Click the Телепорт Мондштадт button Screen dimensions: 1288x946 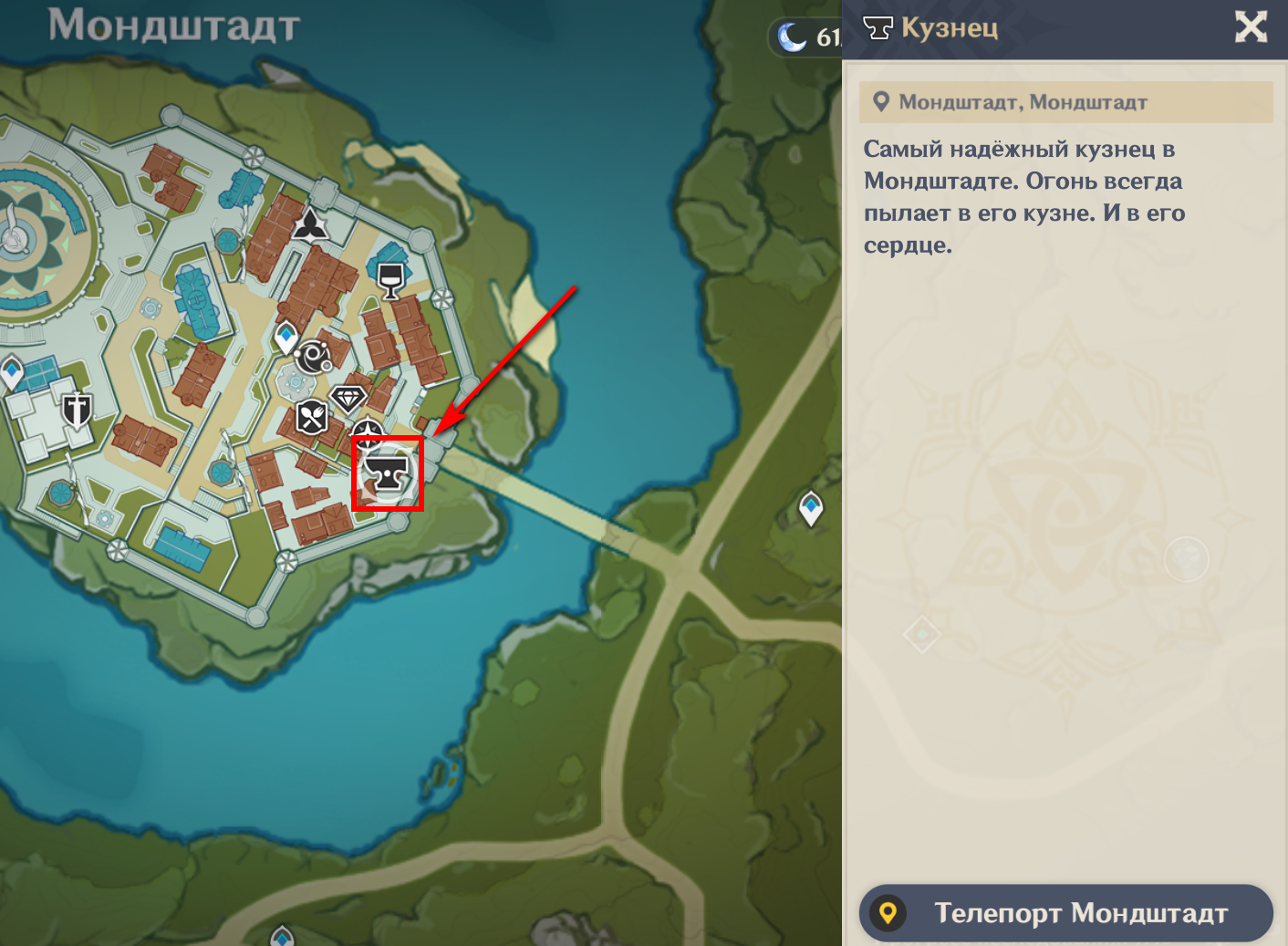pos(1065,912)
